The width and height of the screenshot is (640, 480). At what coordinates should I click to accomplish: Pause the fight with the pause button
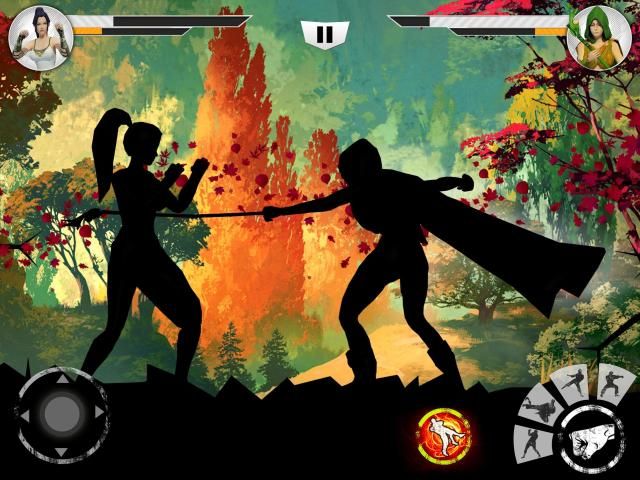coord(323,33)
